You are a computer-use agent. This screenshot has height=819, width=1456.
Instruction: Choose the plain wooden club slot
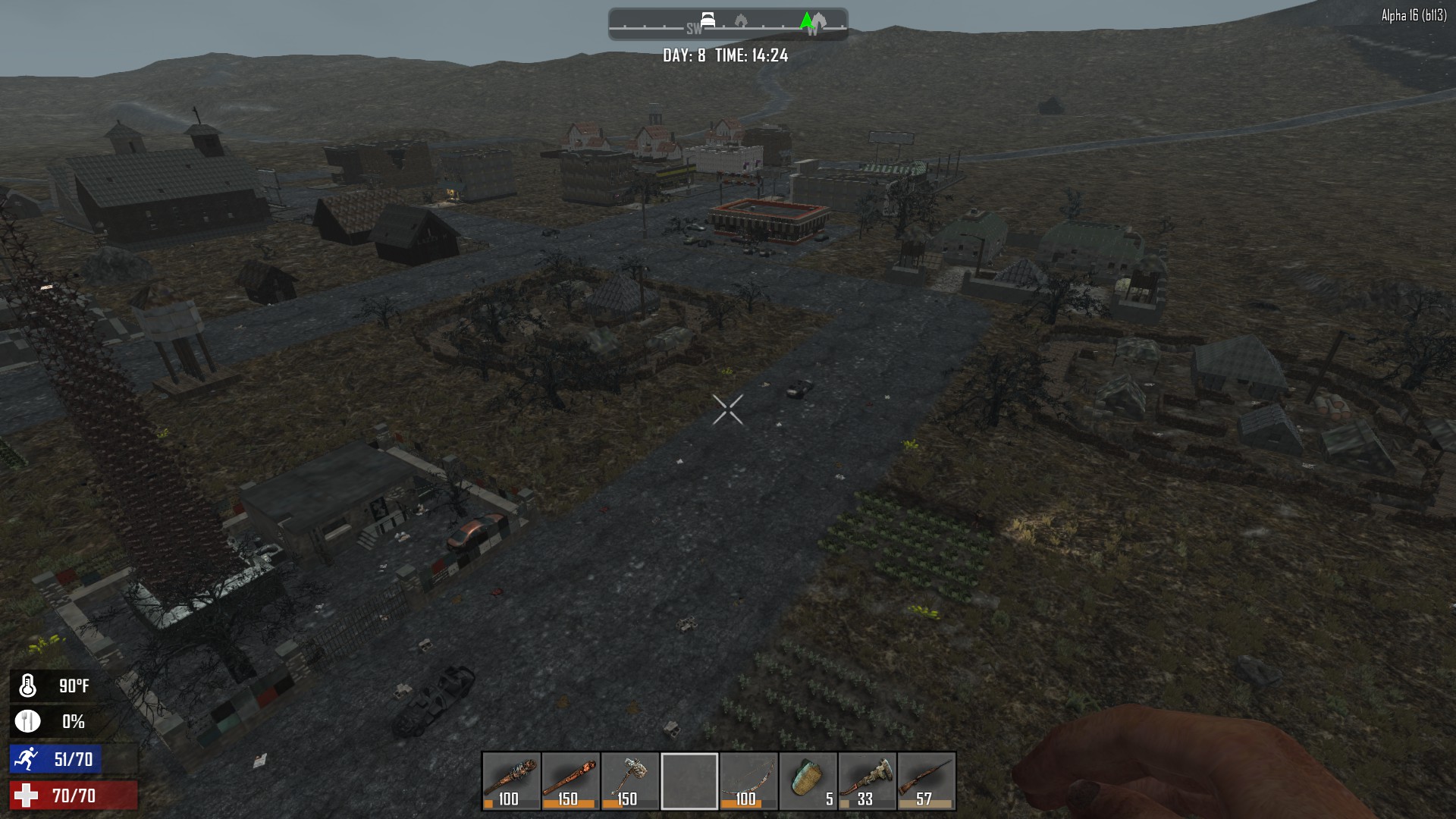[x=570, y=781]
